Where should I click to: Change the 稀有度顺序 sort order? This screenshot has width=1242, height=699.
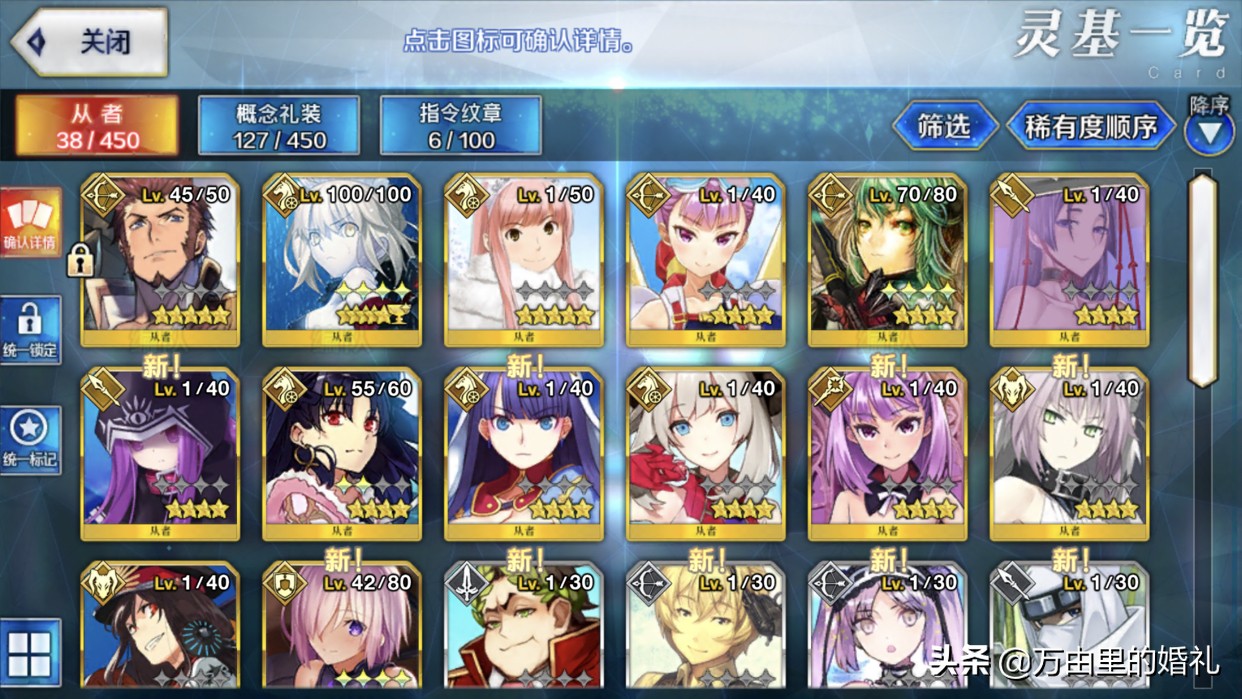1090,126
